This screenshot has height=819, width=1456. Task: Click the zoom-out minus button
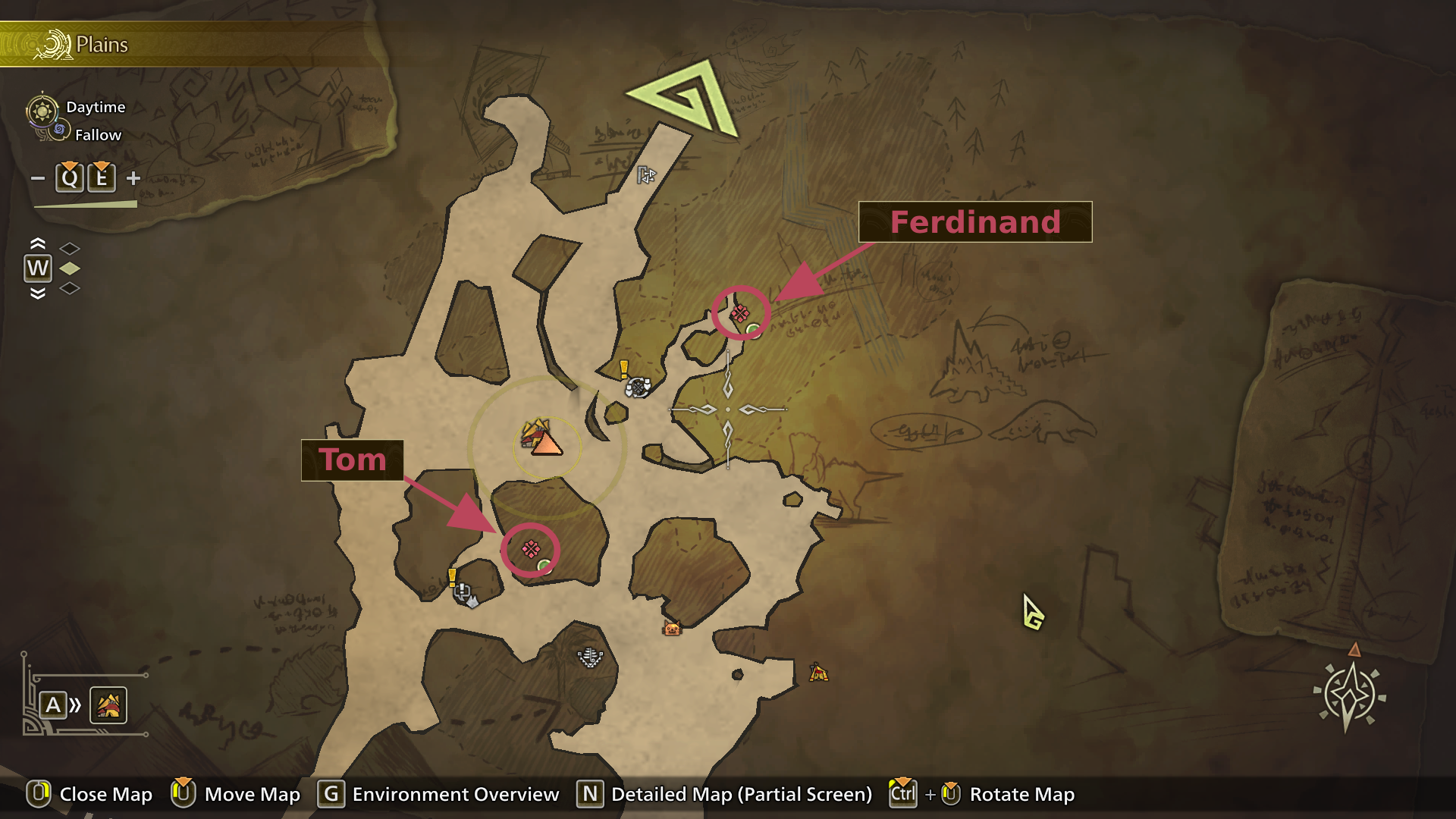click(37, 178)
